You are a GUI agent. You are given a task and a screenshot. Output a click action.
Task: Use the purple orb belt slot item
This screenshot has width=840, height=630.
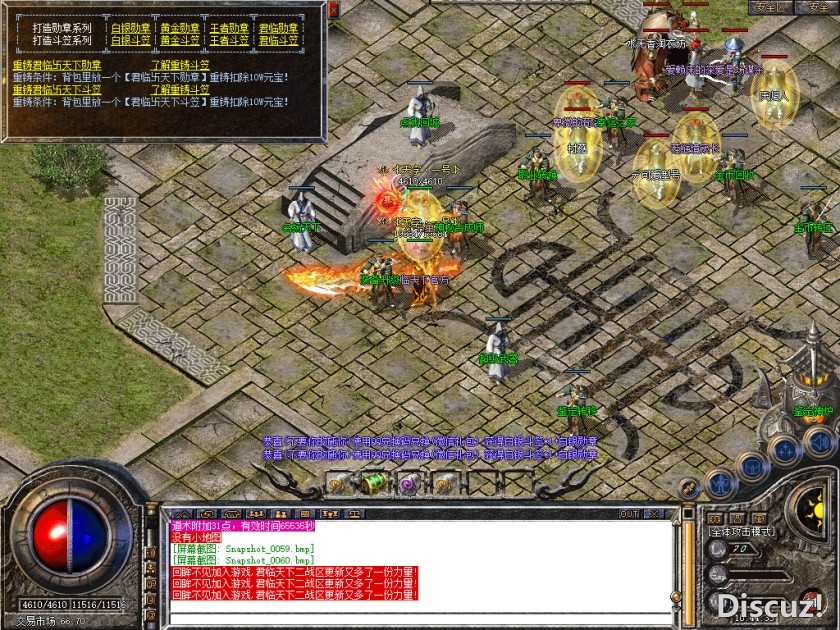pos(409,482)
